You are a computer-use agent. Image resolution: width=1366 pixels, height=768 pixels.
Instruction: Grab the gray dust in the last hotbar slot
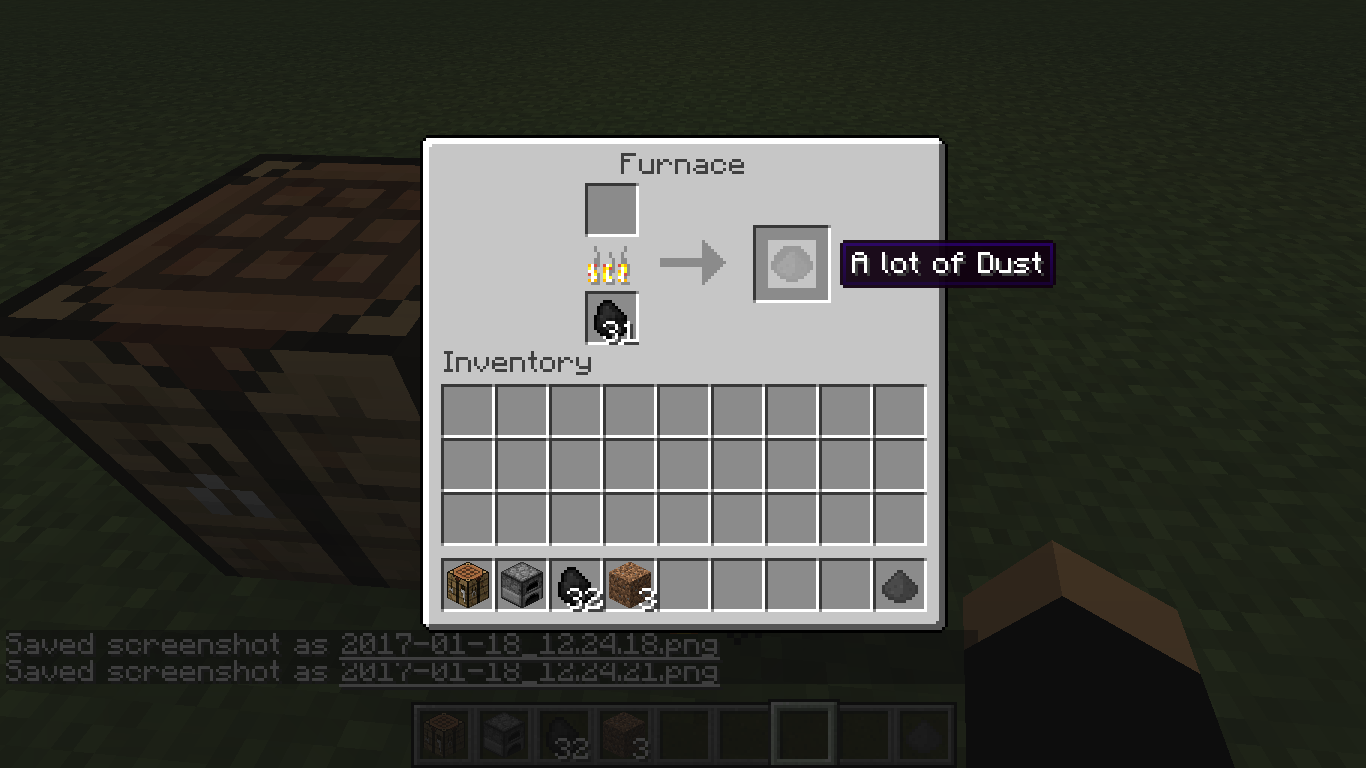(x=900, y=586)
